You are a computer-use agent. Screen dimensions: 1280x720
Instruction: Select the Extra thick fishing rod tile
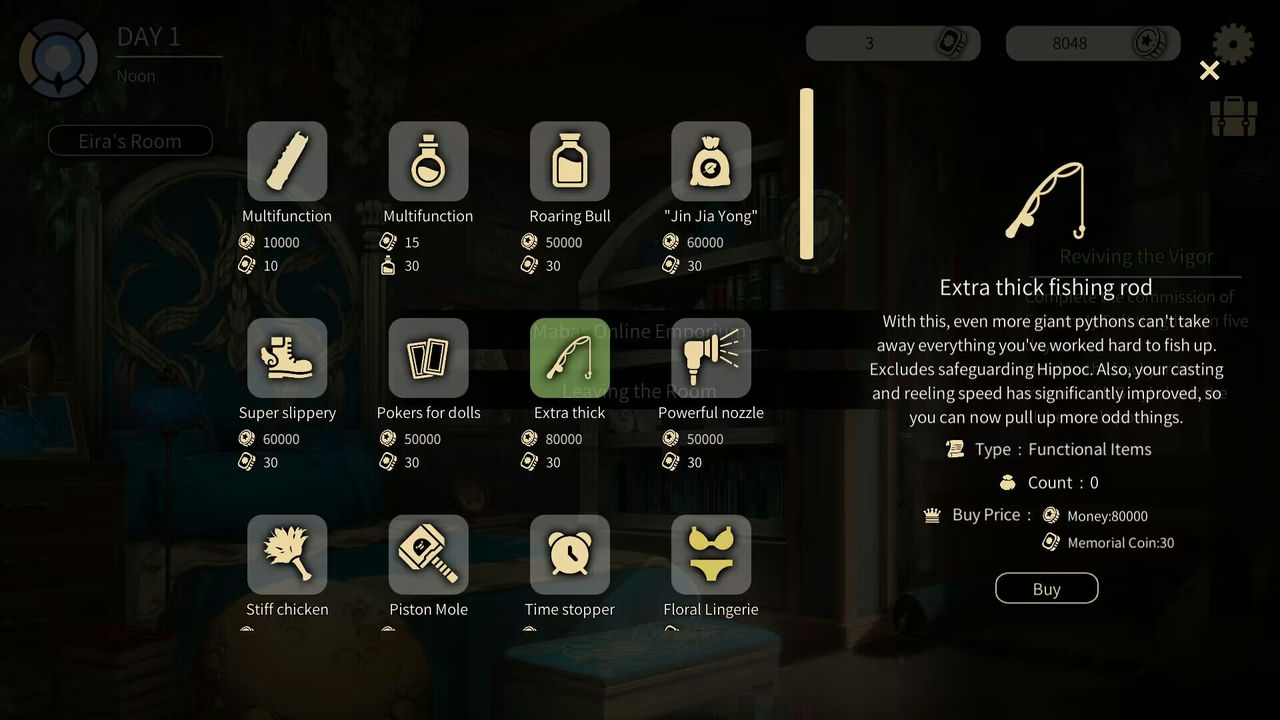coord(569,358)
